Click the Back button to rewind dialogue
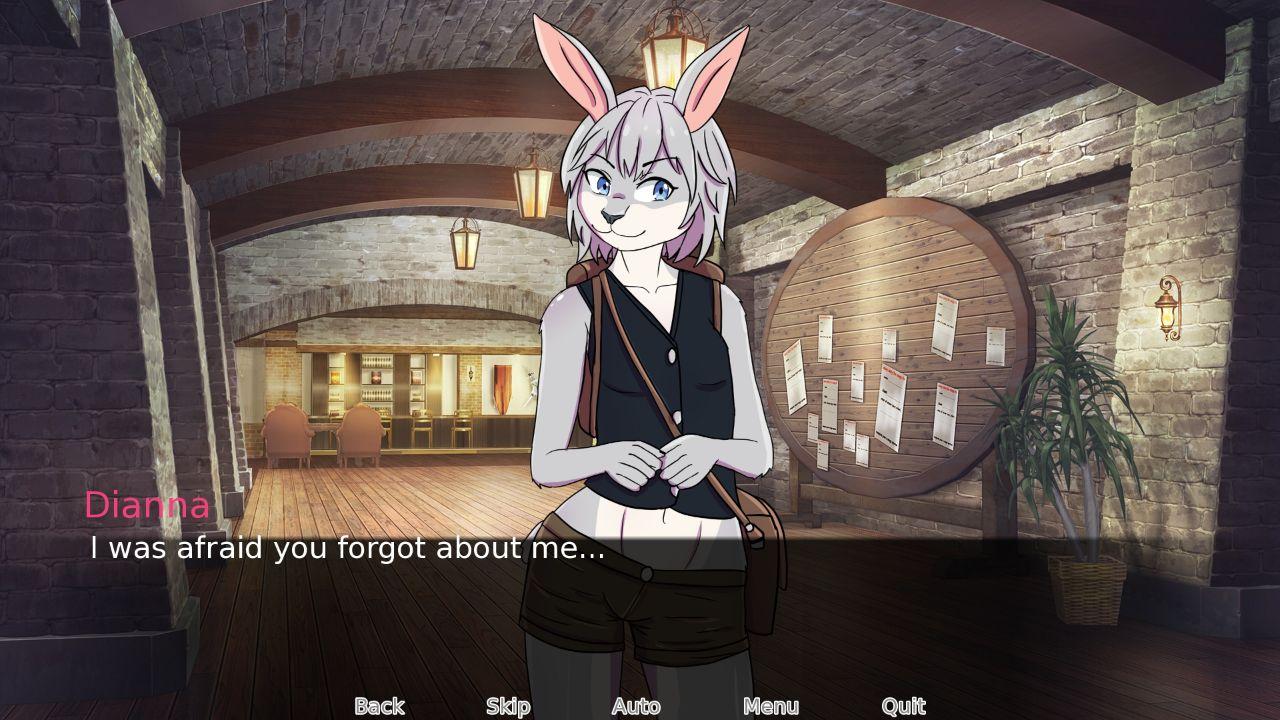This screenshot has width=1280, height=720. (x=378, y=706)
